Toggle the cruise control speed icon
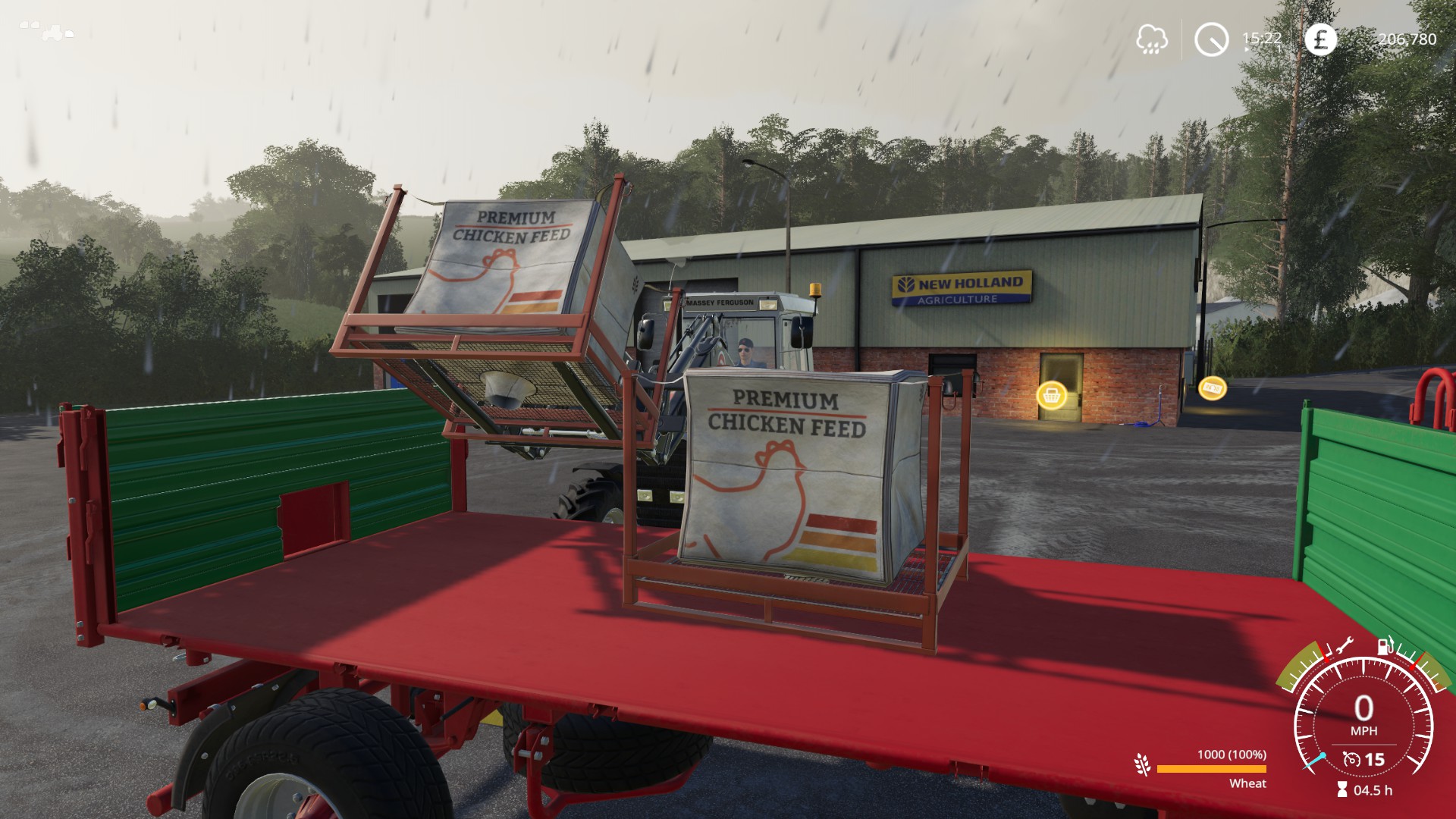Viewport: 1456px width, 819px height. [x=1351, y=759]
